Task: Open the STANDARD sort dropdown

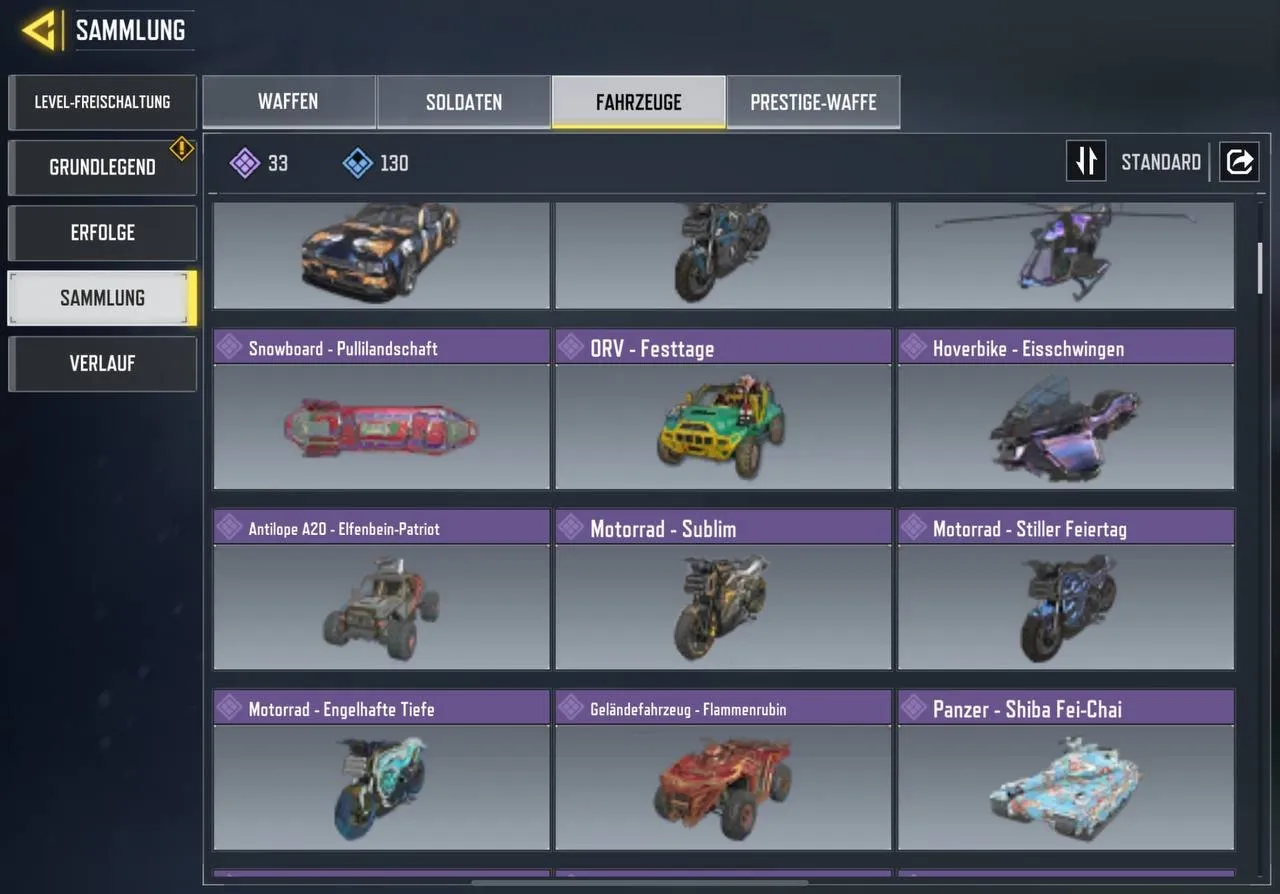Action: (x=1160, y=161)
